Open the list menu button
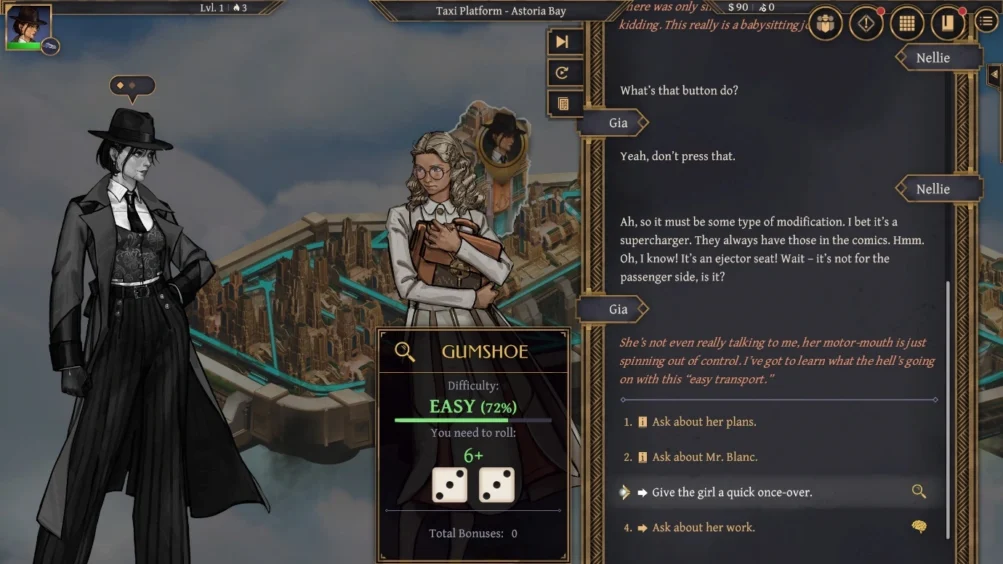 pyautogui.click(x=986, y=22)
